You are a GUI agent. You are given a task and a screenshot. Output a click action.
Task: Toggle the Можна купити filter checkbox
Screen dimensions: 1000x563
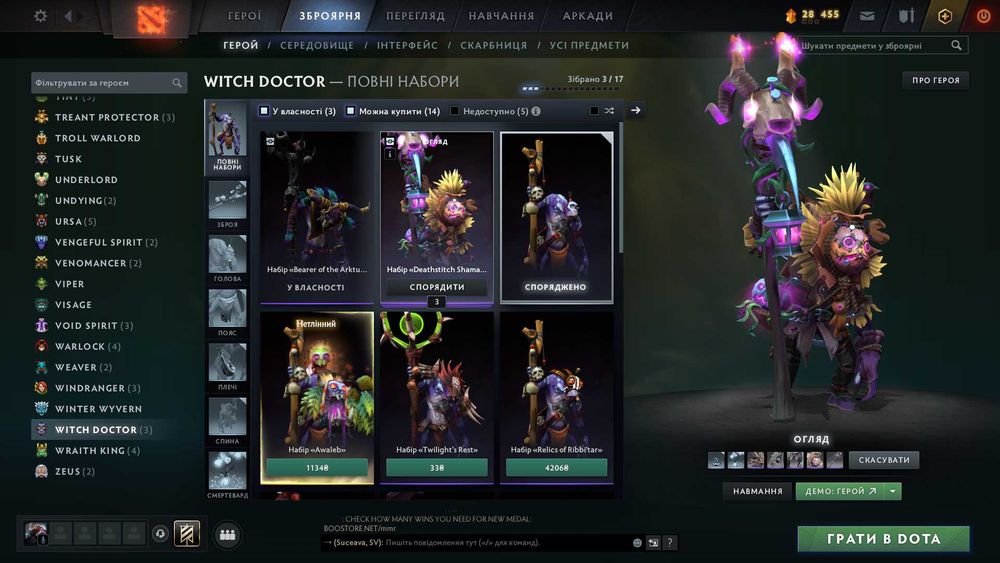click(351, 111)
